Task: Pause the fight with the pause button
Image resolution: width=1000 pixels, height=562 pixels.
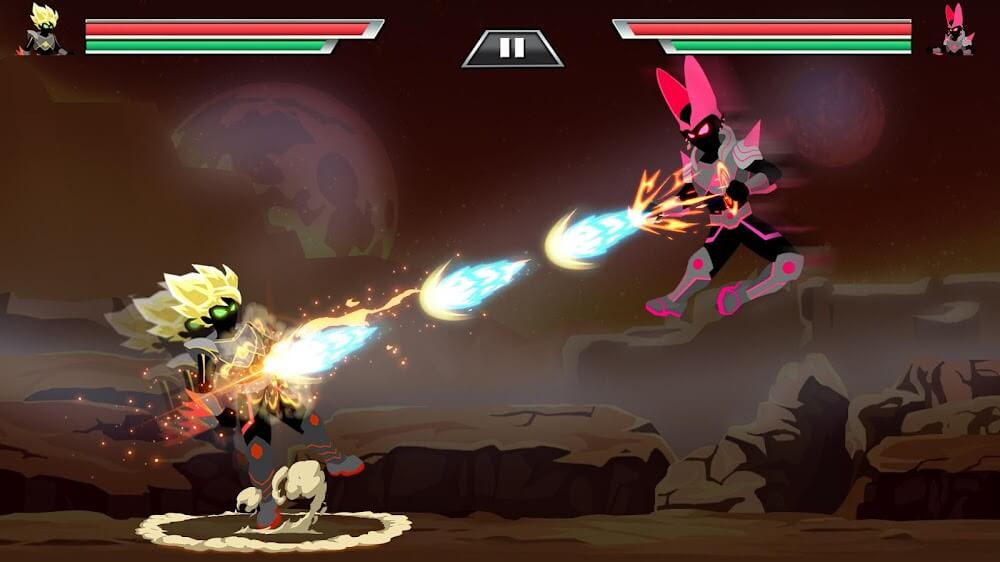Action: click(x=512, y=48)
